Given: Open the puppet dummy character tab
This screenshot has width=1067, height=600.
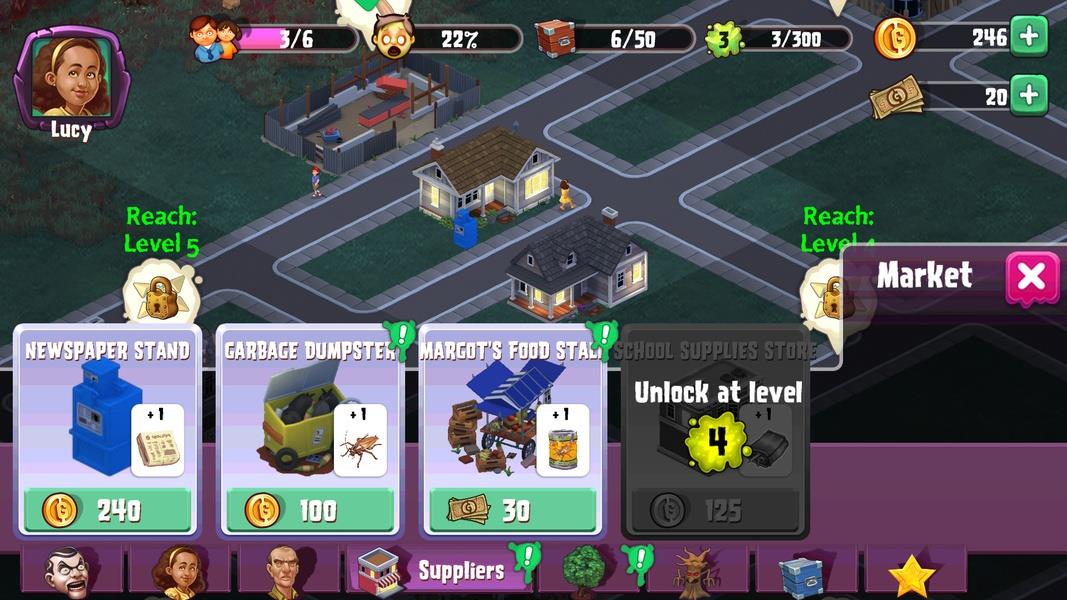Looking at the screenshot, I should click(72, 572).
